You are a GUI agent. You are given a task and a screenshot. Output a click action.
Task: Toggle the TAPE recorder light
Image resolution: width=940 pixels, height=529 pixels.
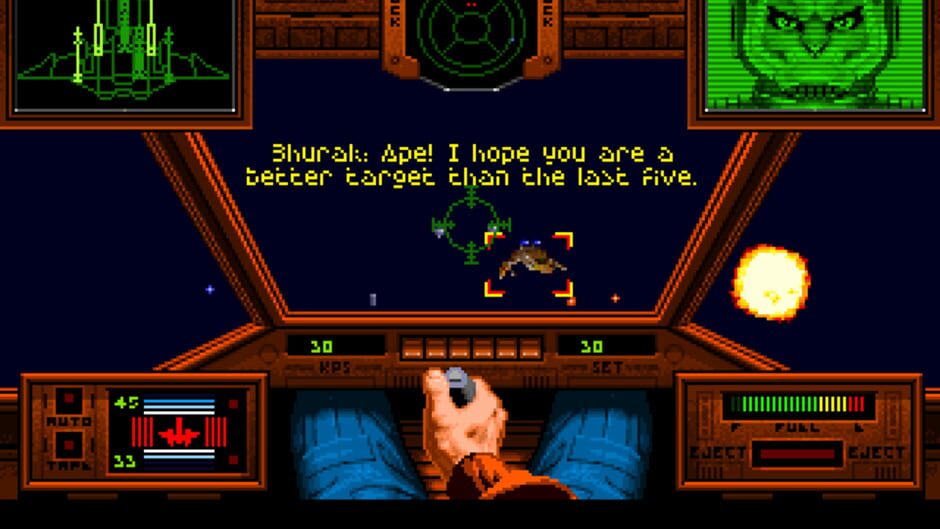(68, 445)
